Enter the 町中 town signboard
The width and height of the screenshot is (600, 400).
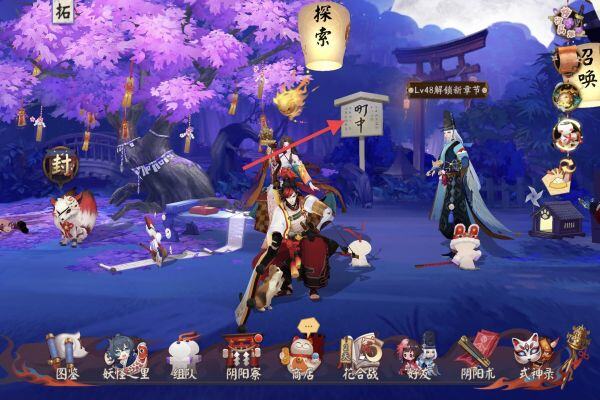click(362, 116)
